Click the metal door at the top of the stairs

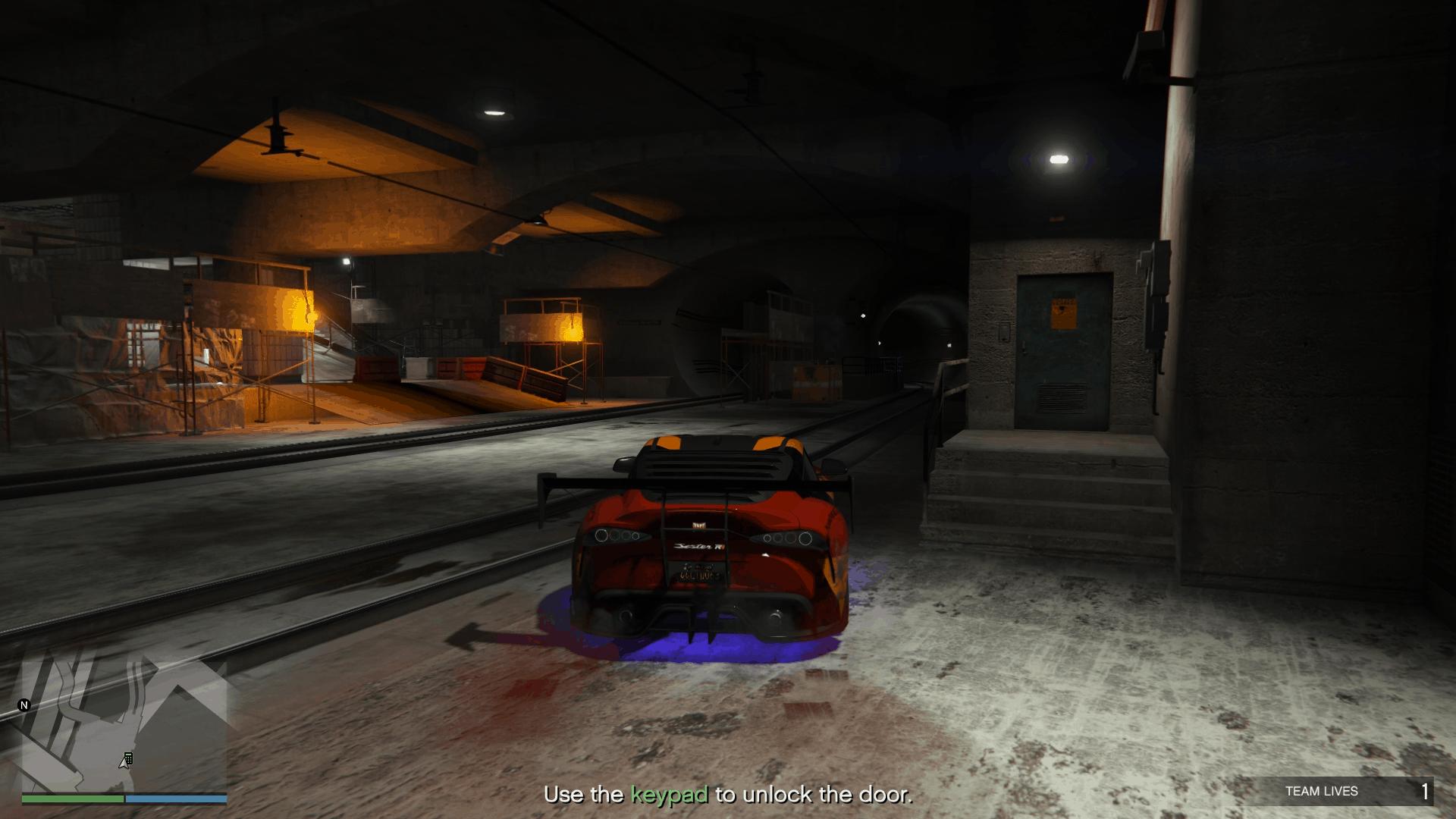1062,349
